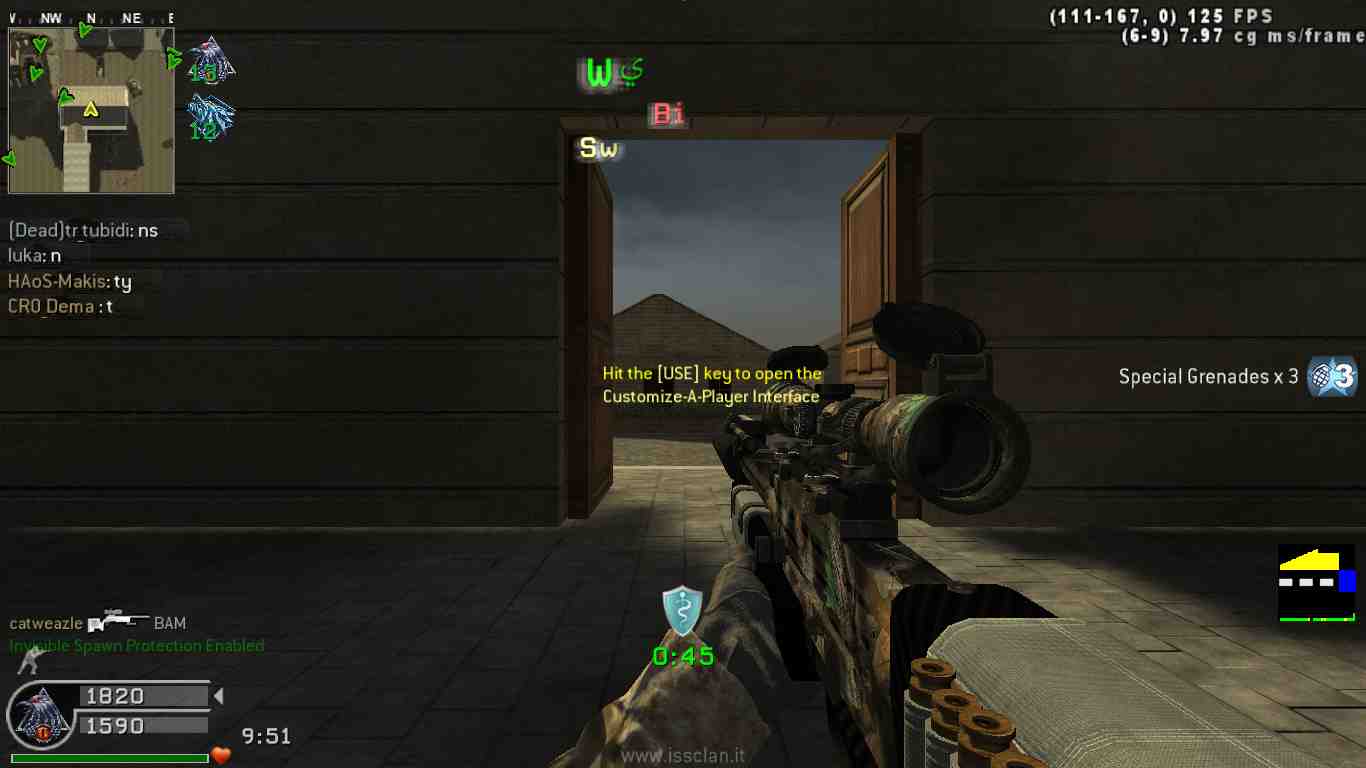Select the lower team emblem beside the minimap
Screen dimensions: 1366x768
click(211, 117)
